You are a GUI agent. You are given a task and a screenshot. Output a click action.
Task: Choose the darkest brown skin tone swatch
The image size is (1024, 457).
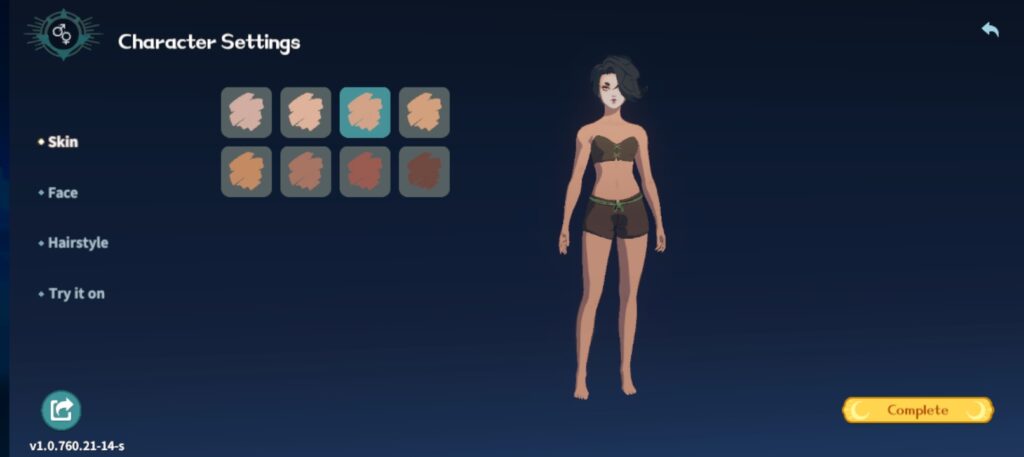424,172
